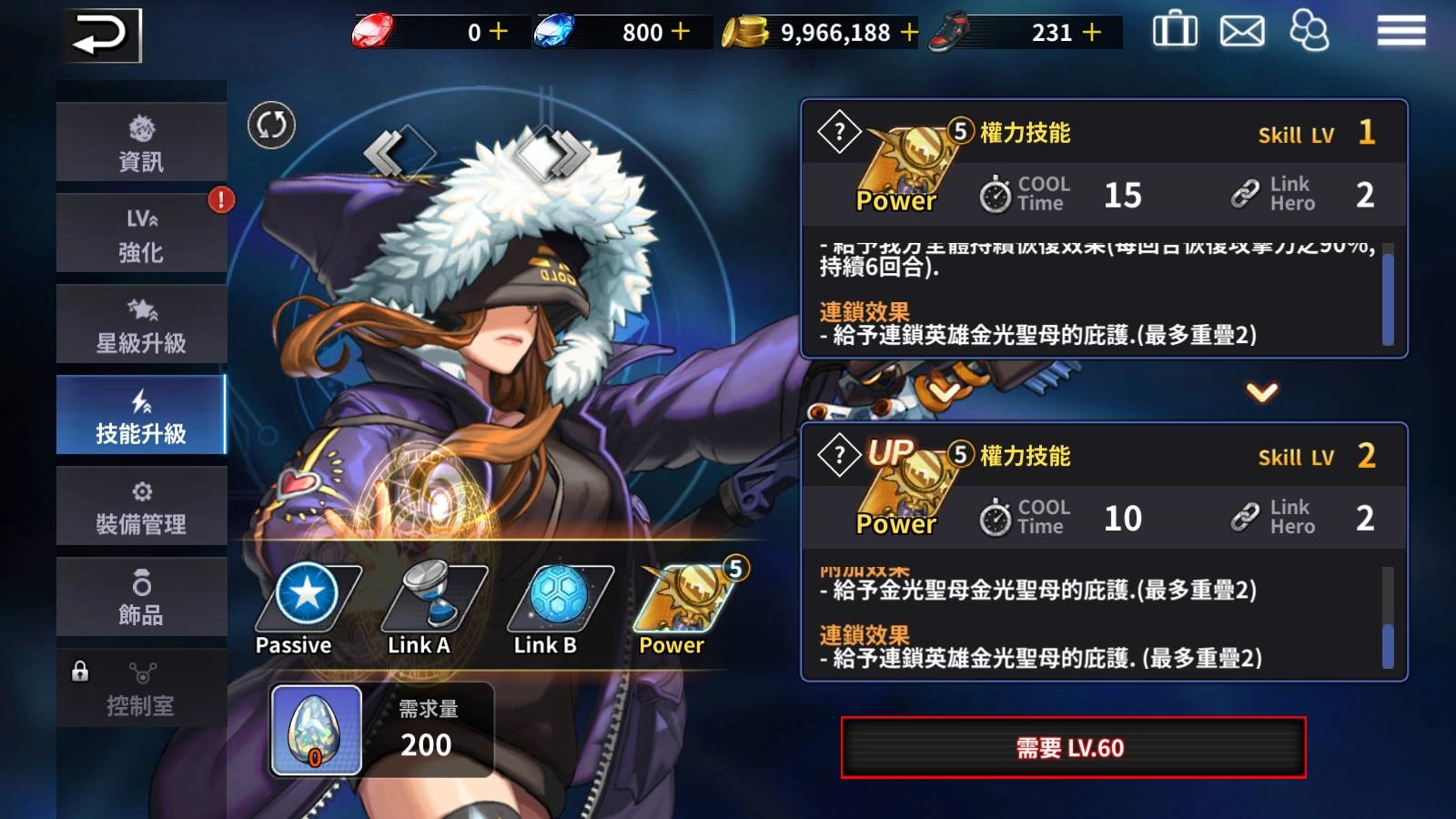Switch to the 星級升級 tab
The image size is (1456, 819).
point(141,323)
